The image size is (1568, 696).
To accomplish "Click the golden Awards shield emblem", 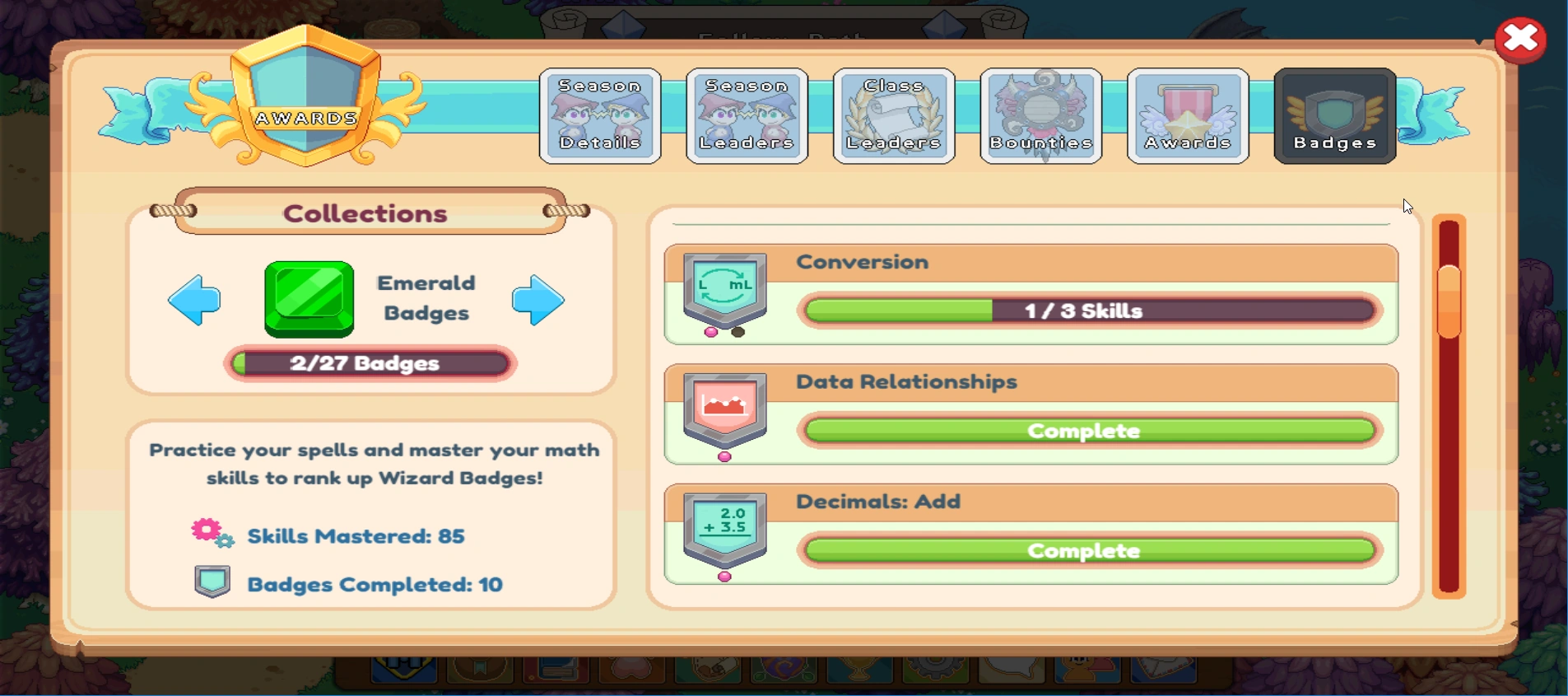I will [x=308, y=99].
